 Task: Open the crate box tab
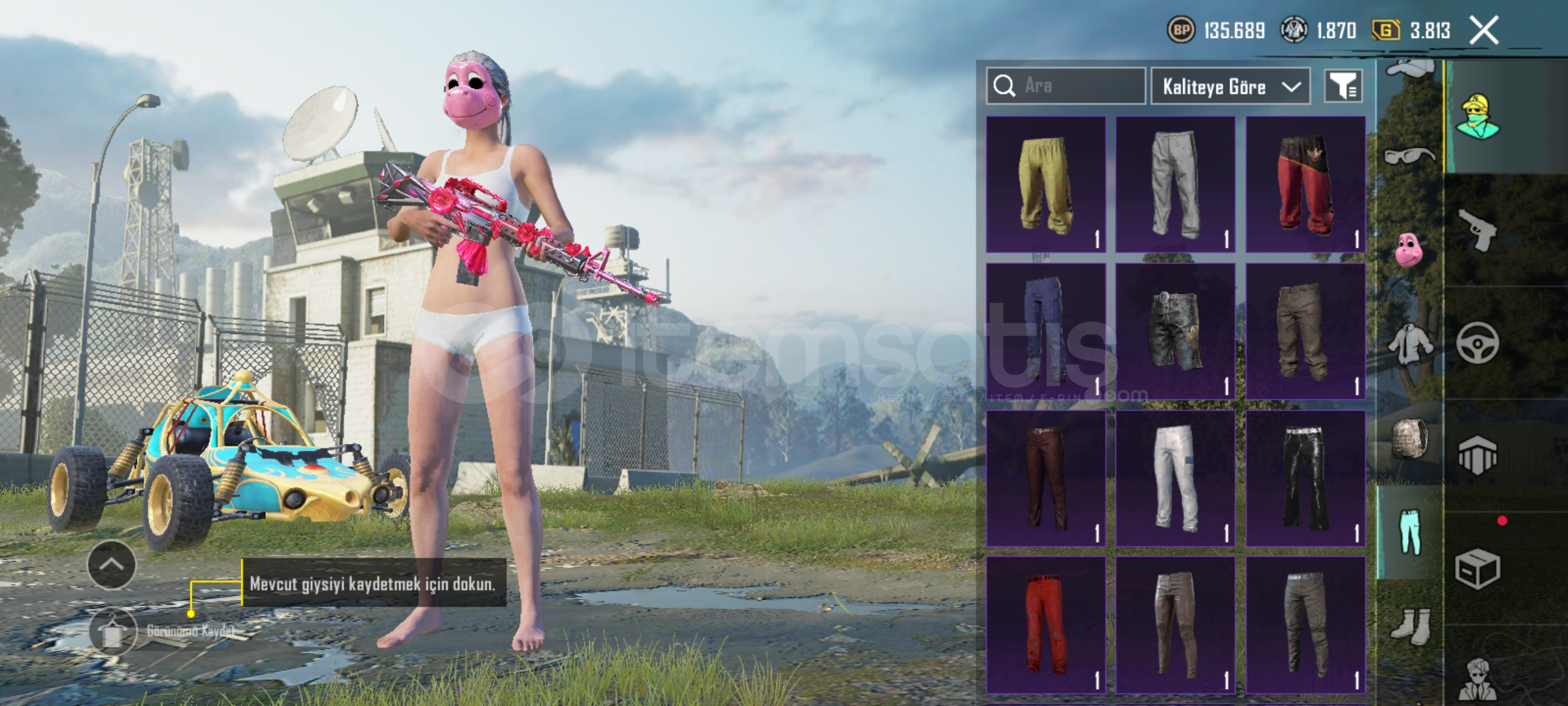1478,569
